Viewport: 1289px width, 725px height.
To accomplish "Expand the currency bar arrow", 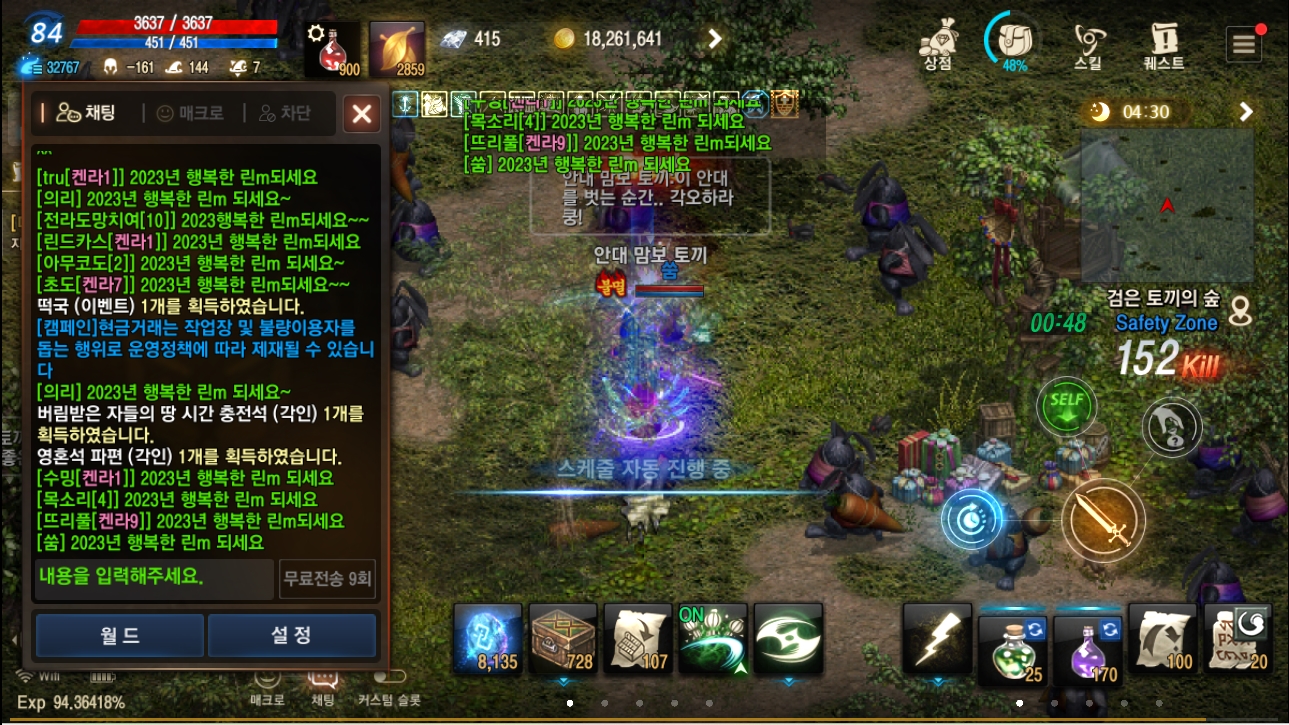I will point(715,39).
